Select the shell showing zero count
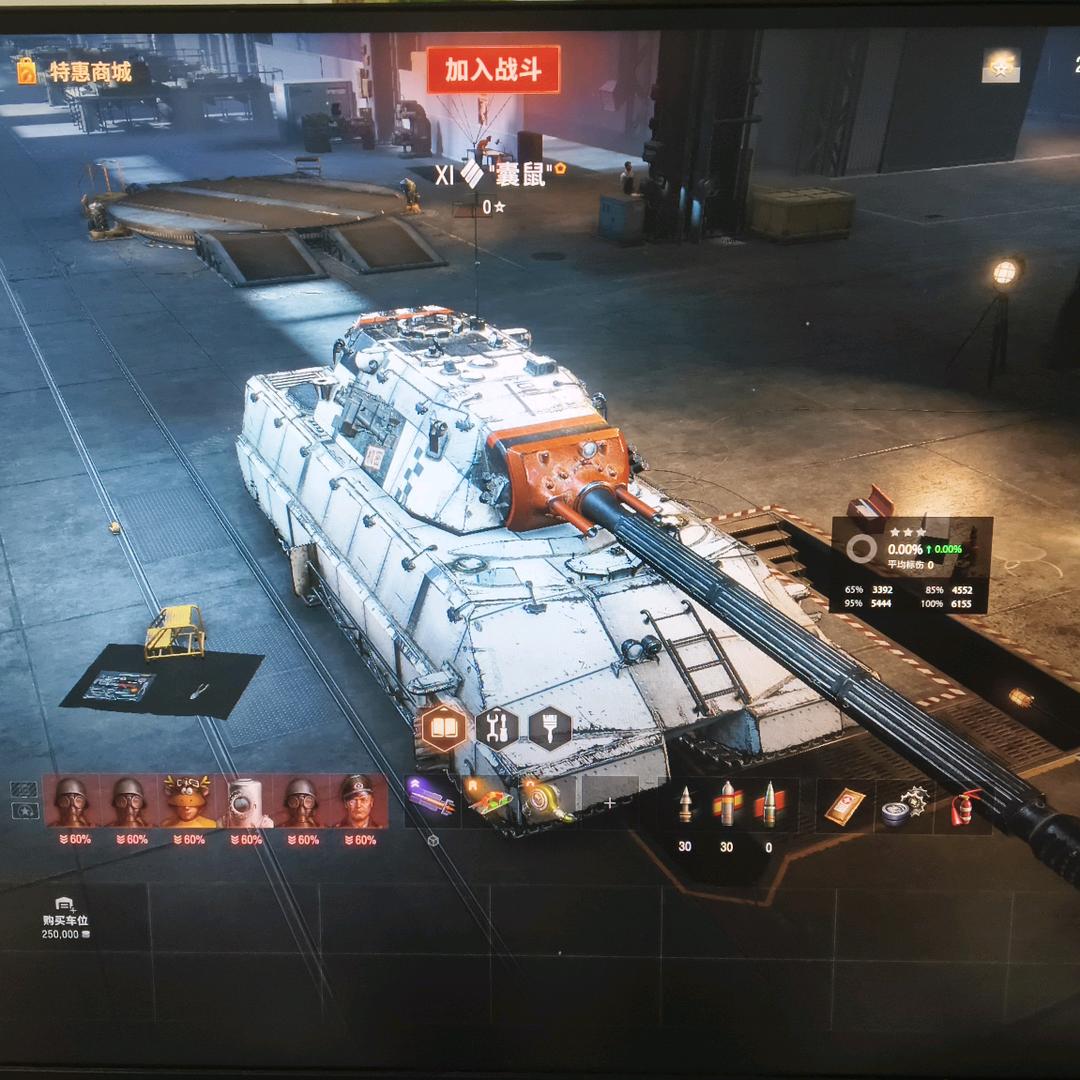 (x=768, y=805)
